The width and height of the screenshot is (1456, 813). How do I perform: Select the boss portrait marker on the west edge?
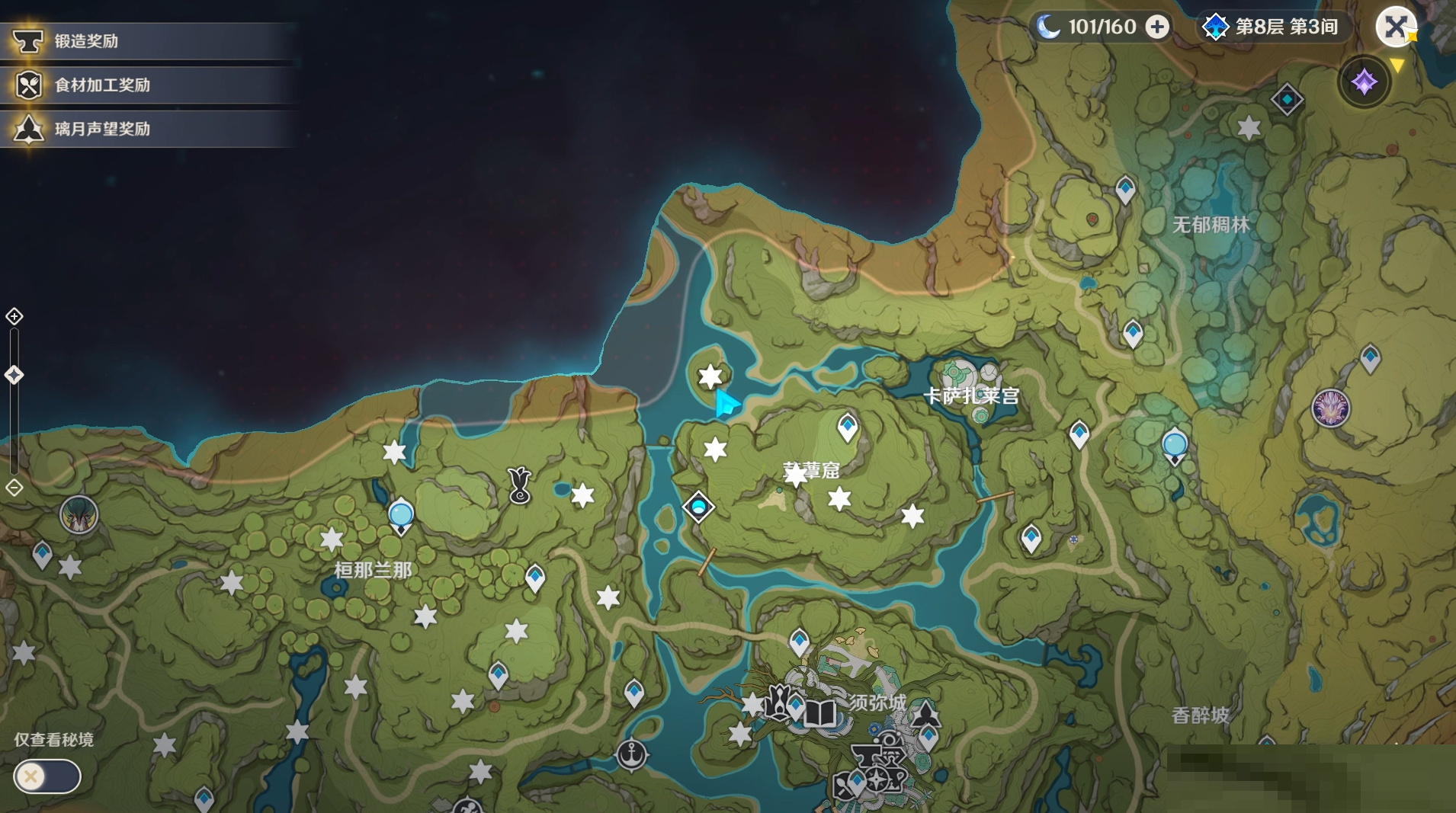click(79, 515)
